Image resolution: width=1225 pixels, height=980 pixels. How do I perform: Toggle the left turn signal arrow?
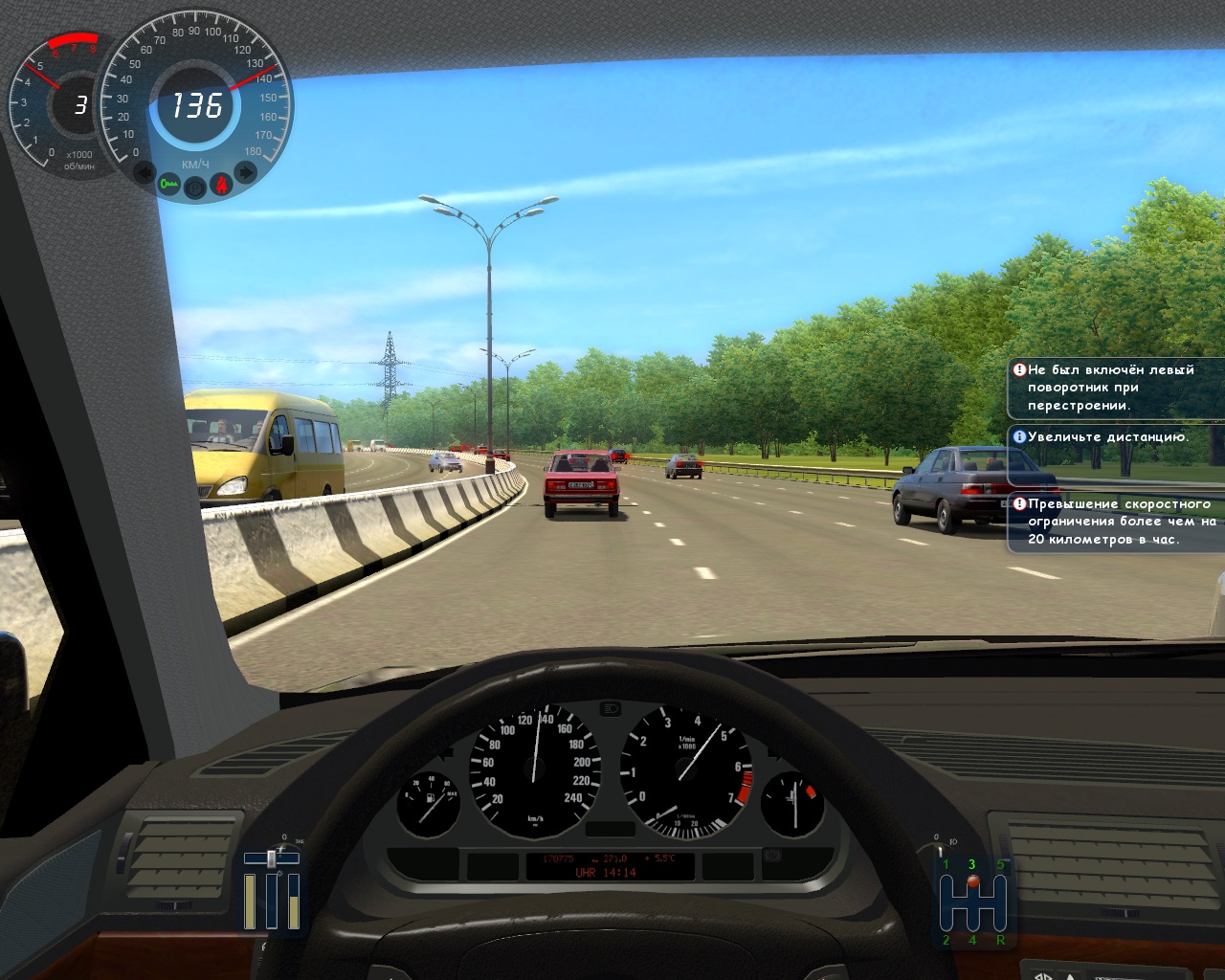click(145, 173)
